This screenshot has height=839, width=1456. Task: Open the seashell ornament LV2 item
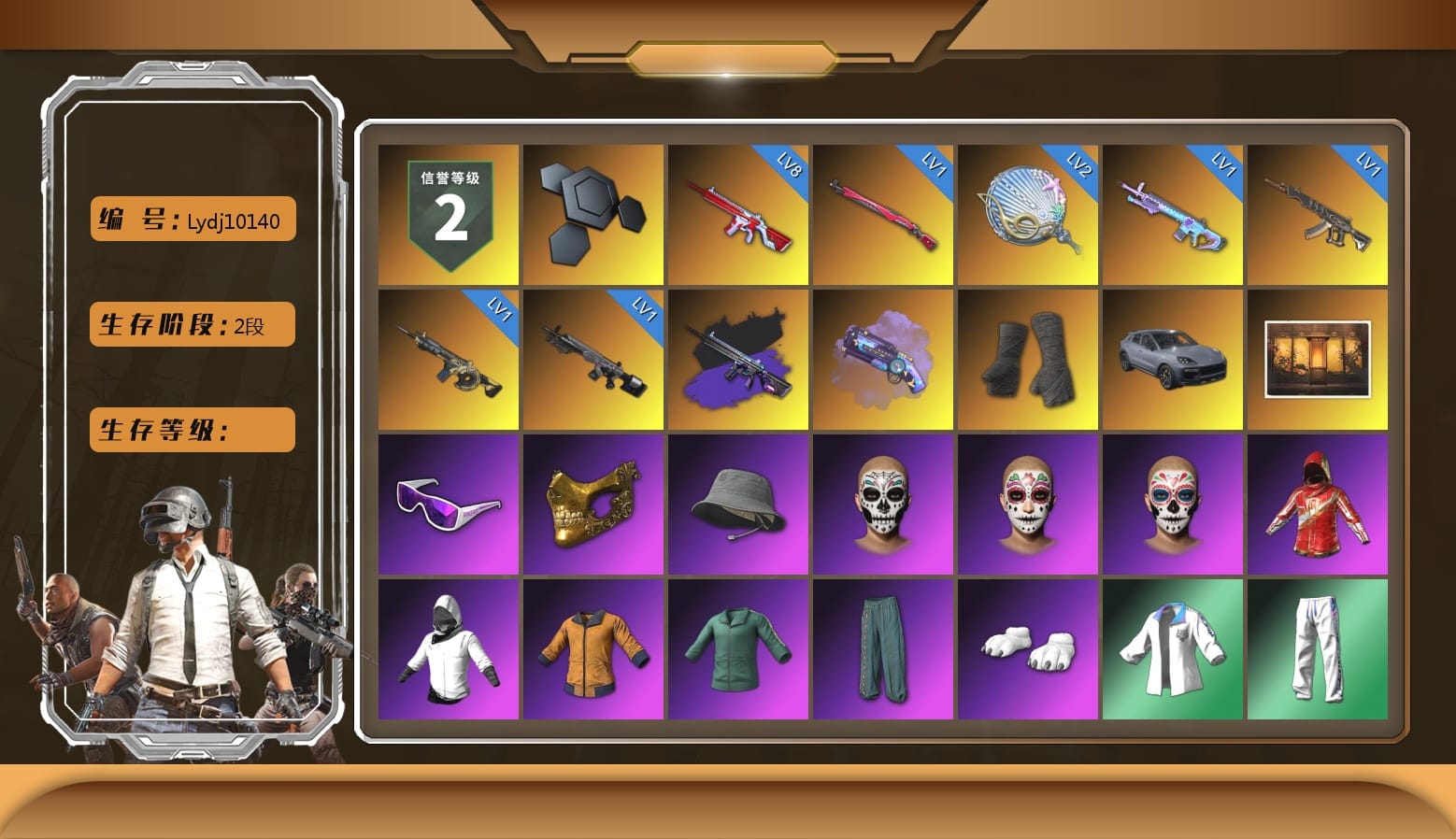coord(1028,214)
